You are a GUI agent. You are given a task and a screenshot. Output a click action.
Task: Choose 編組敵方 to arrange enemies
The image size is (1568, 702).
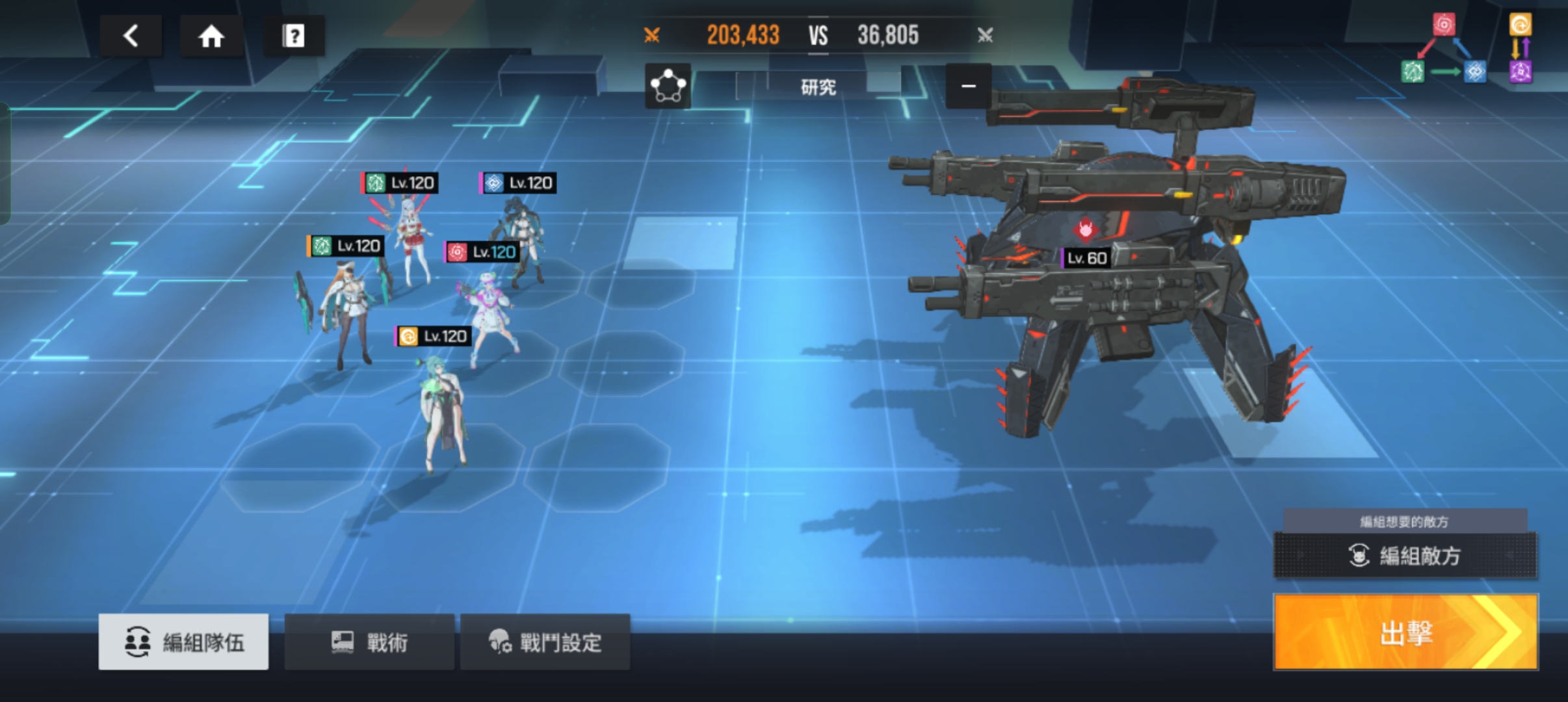(1405, 556)
